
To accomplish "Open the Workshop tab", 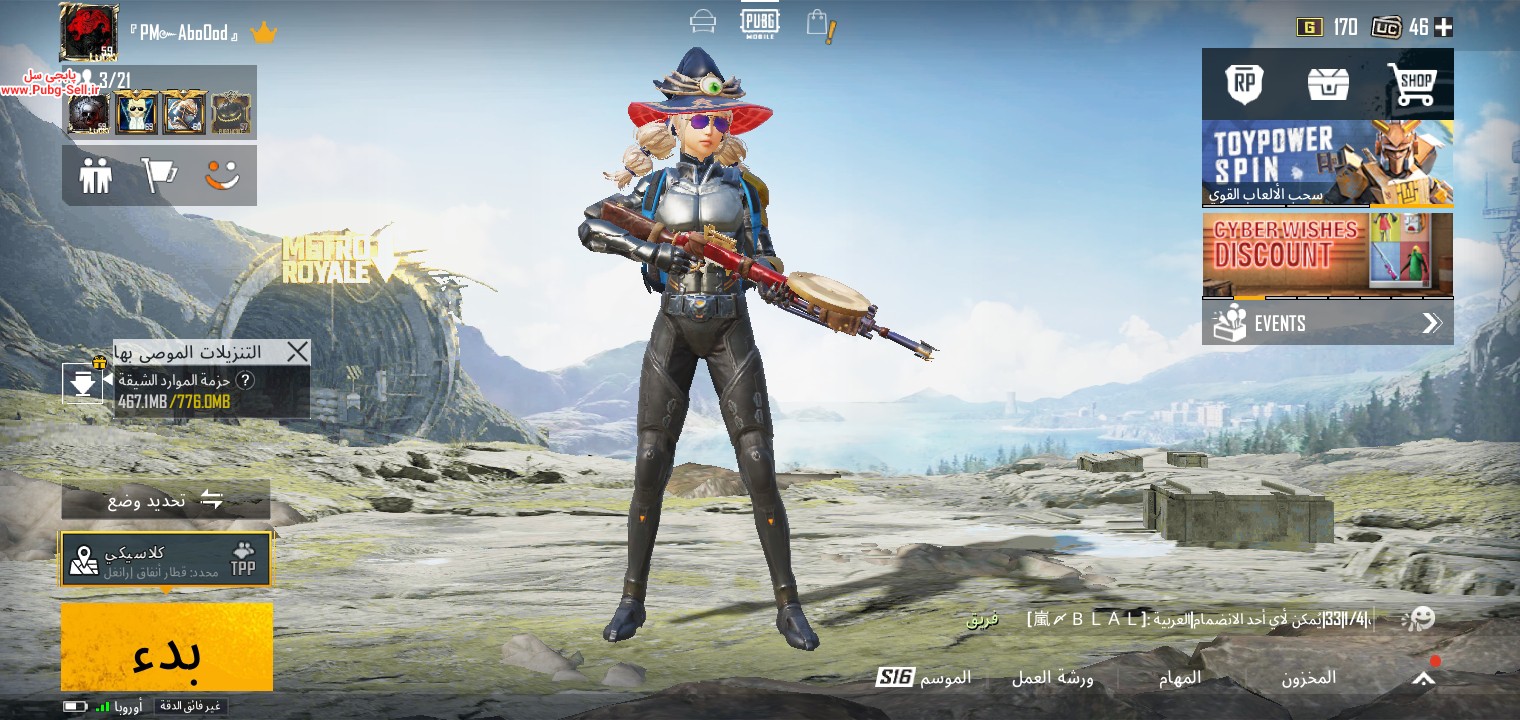I will point(1052,678).
